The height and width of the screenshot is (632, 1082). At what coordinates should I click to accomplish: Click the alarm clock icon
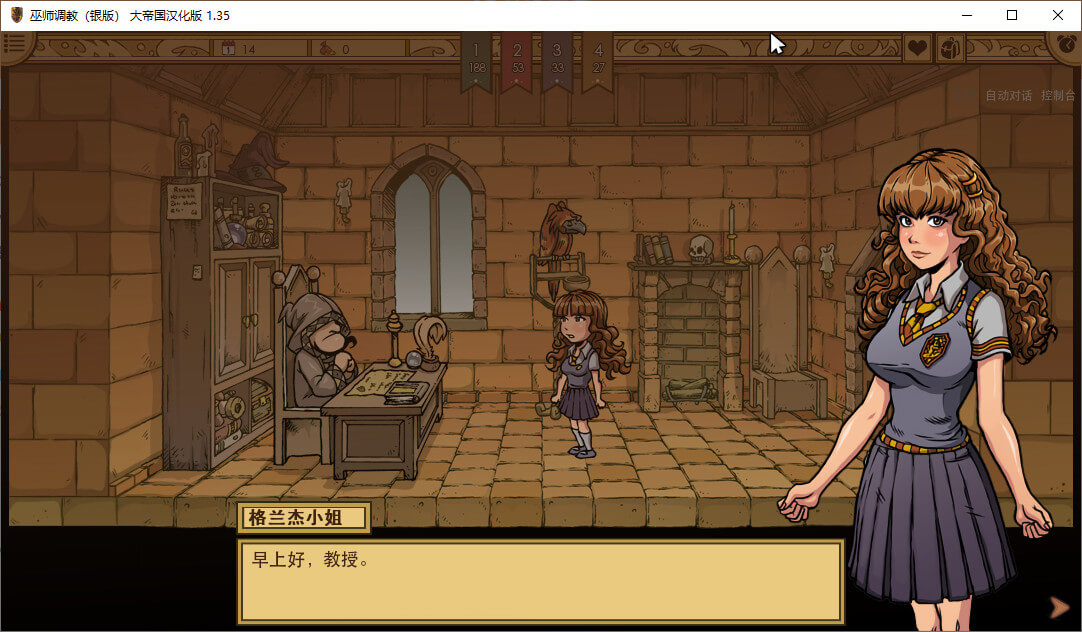[x=1065, y=46]
